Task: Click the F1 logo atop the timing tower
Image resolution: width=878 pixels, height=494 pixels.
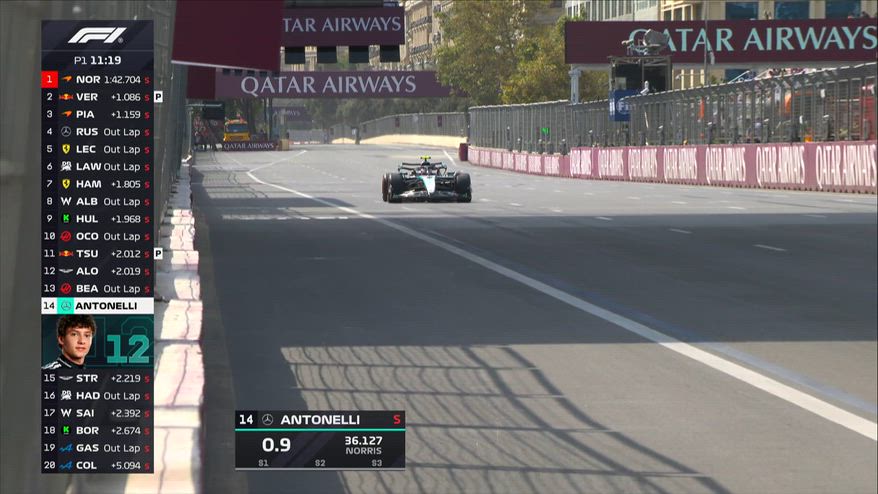Action: pyautogui.click(x=97, y=36)
